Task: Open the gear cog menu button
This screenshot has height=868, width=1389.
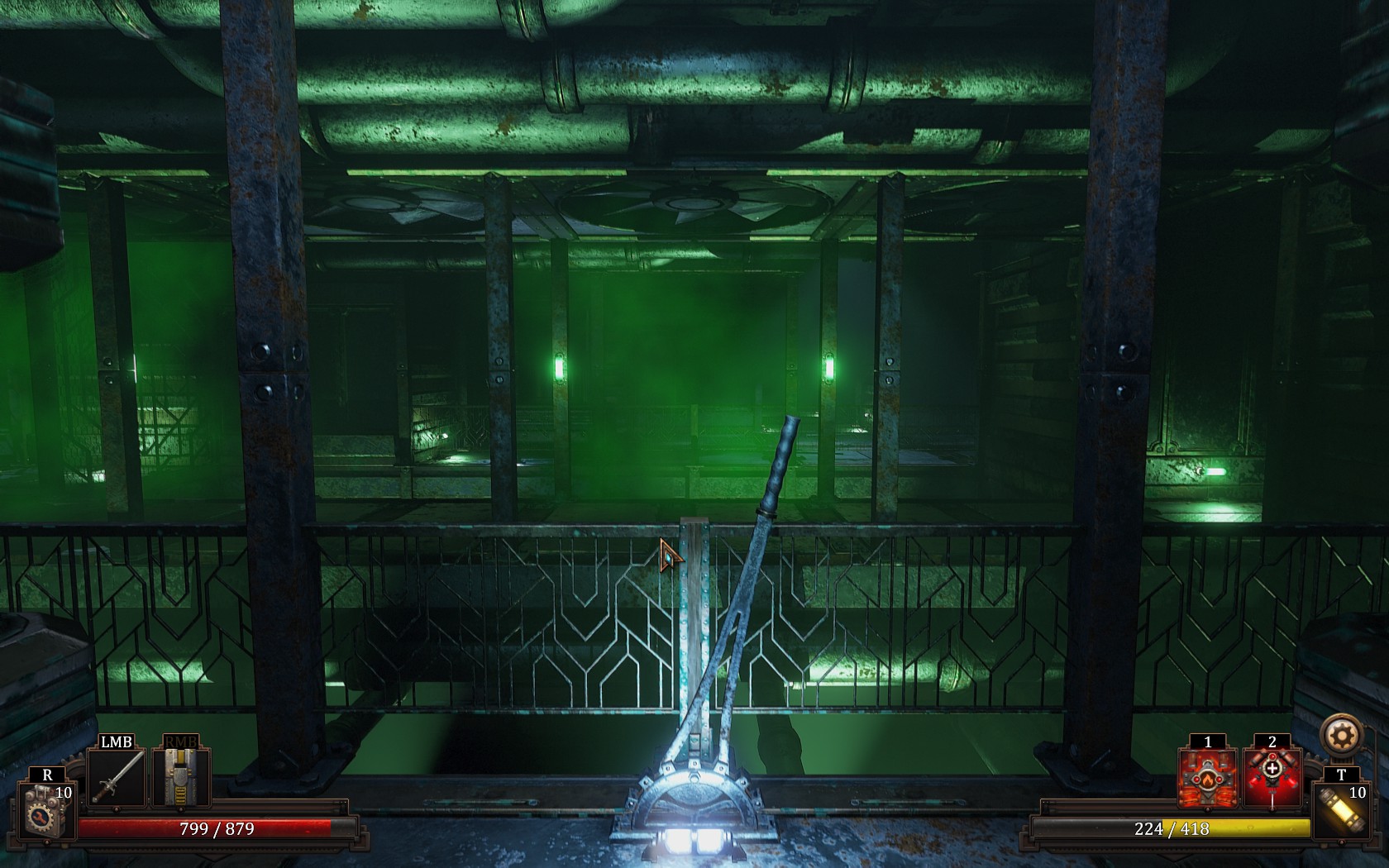Action: point(1341,735)
